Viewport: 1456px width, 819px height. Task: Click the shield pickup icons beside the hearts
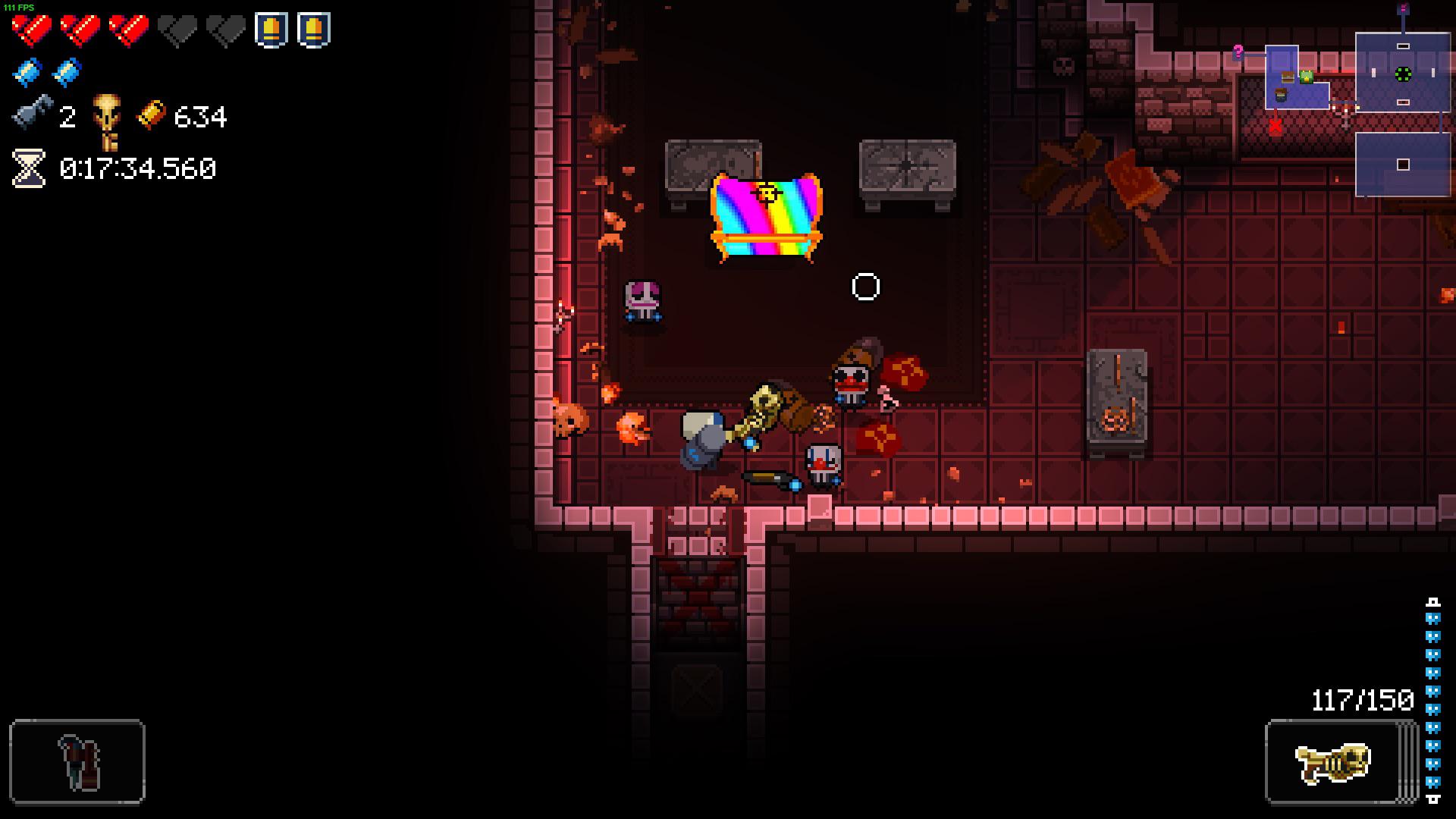[292, 30]
